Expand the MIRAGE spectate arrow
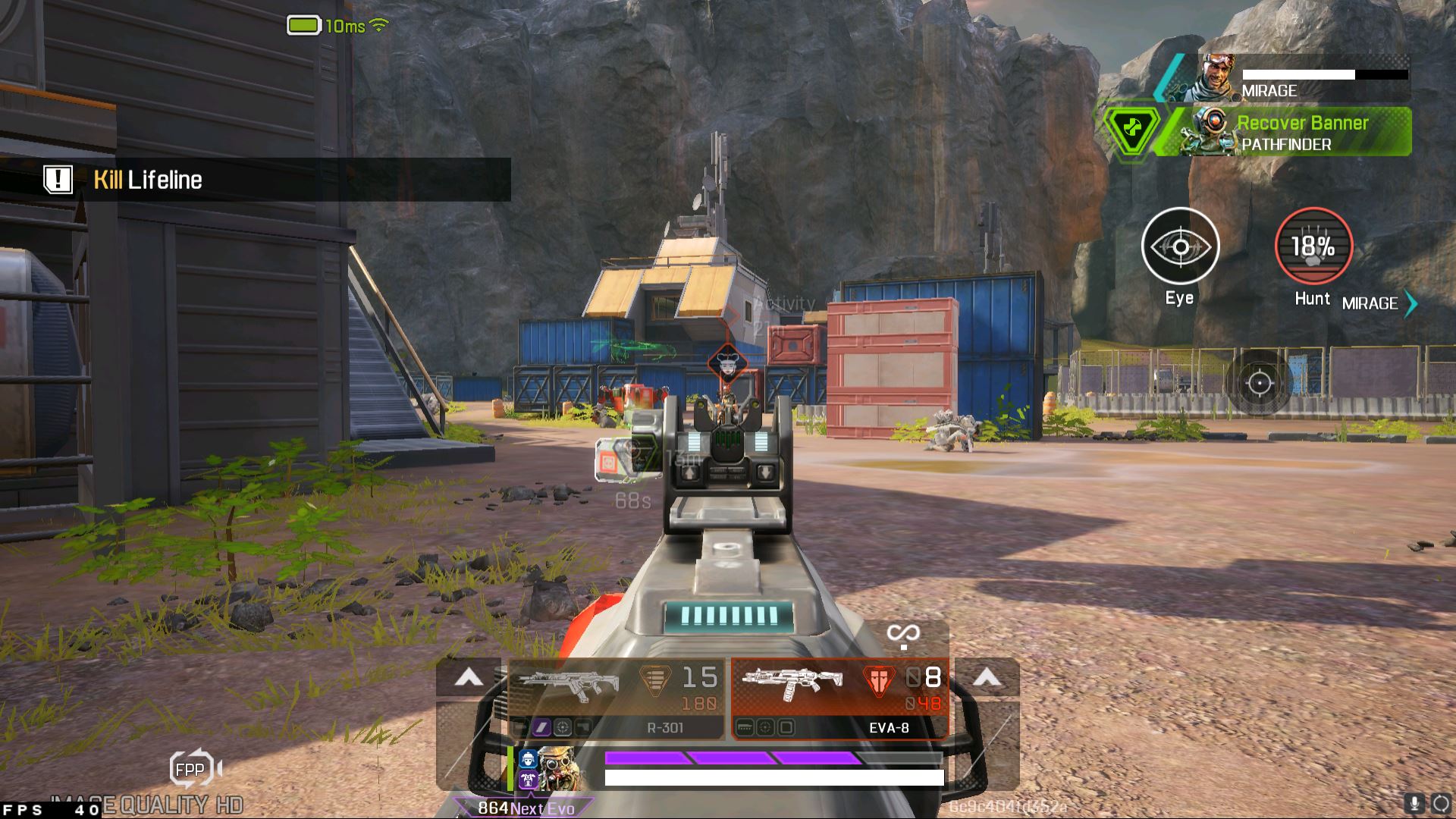 pos(1410,303)
